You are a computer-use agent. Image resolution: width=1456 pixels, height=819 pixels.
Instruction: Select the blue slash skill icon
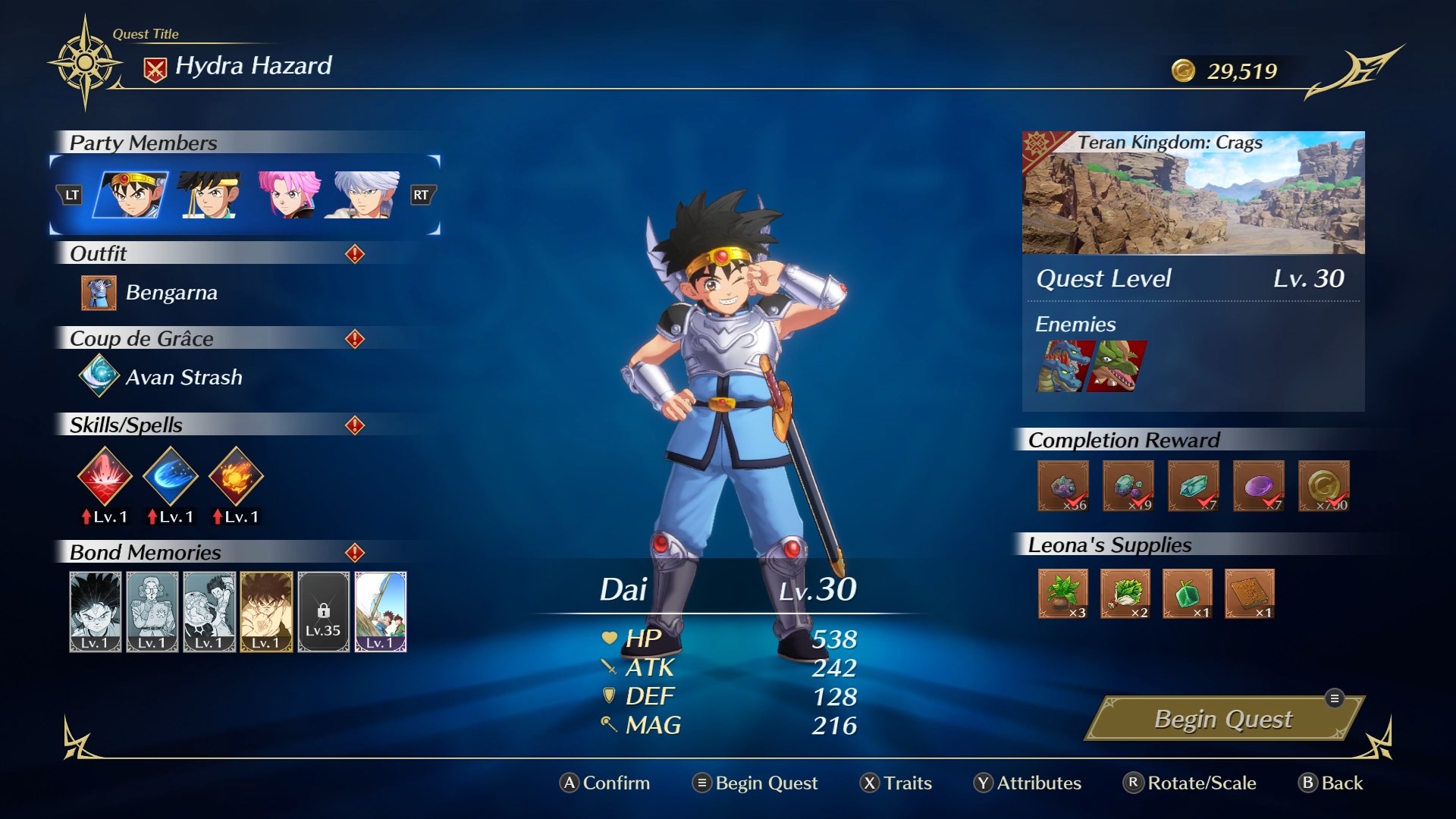[171, 476]
